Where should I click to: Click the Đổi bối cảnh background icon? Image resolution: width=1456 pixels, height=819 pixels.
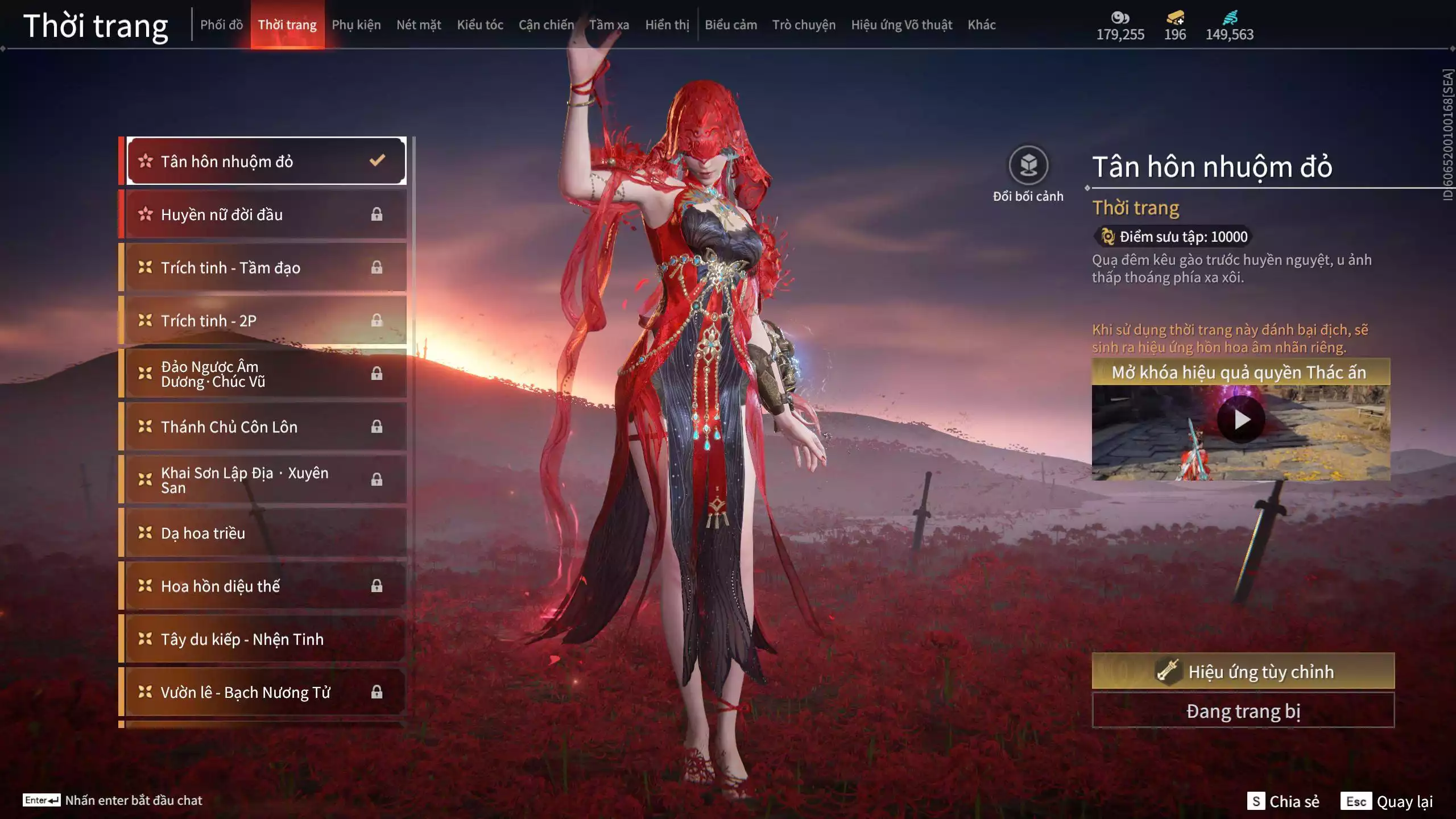(1028, 166)
